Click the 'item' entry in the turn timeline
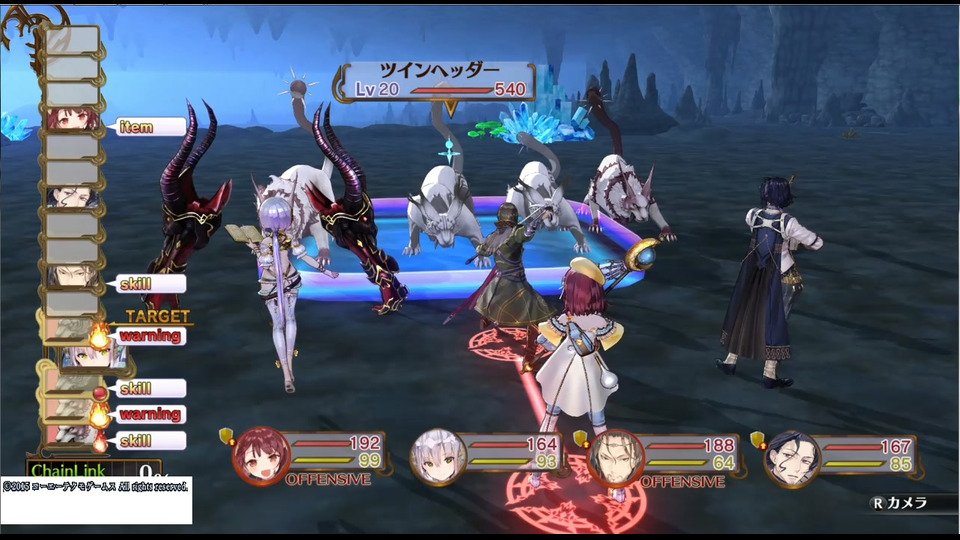 tap(151, 127)
